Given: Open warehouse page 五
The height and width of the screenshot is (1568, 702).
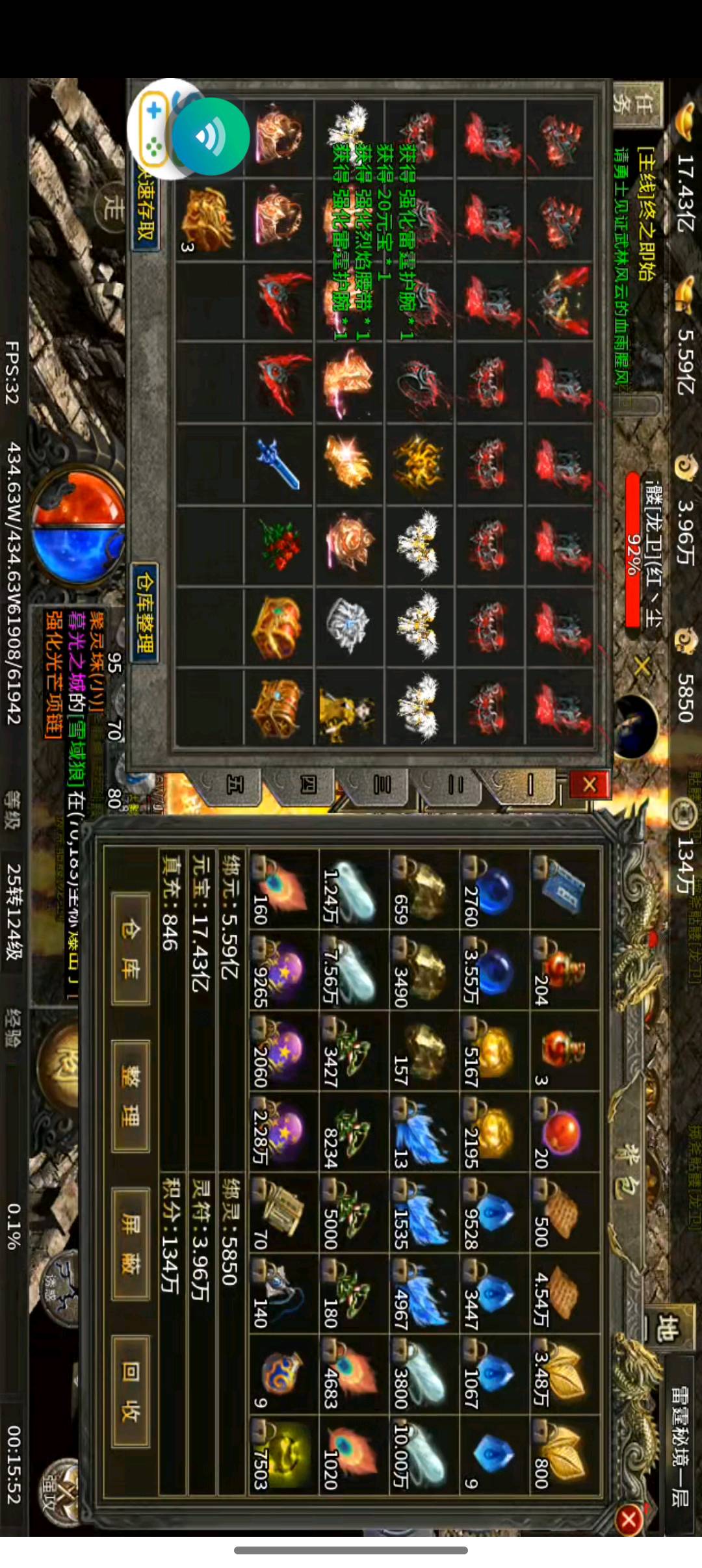Looking at the screenshot, I should coord(234,785).
